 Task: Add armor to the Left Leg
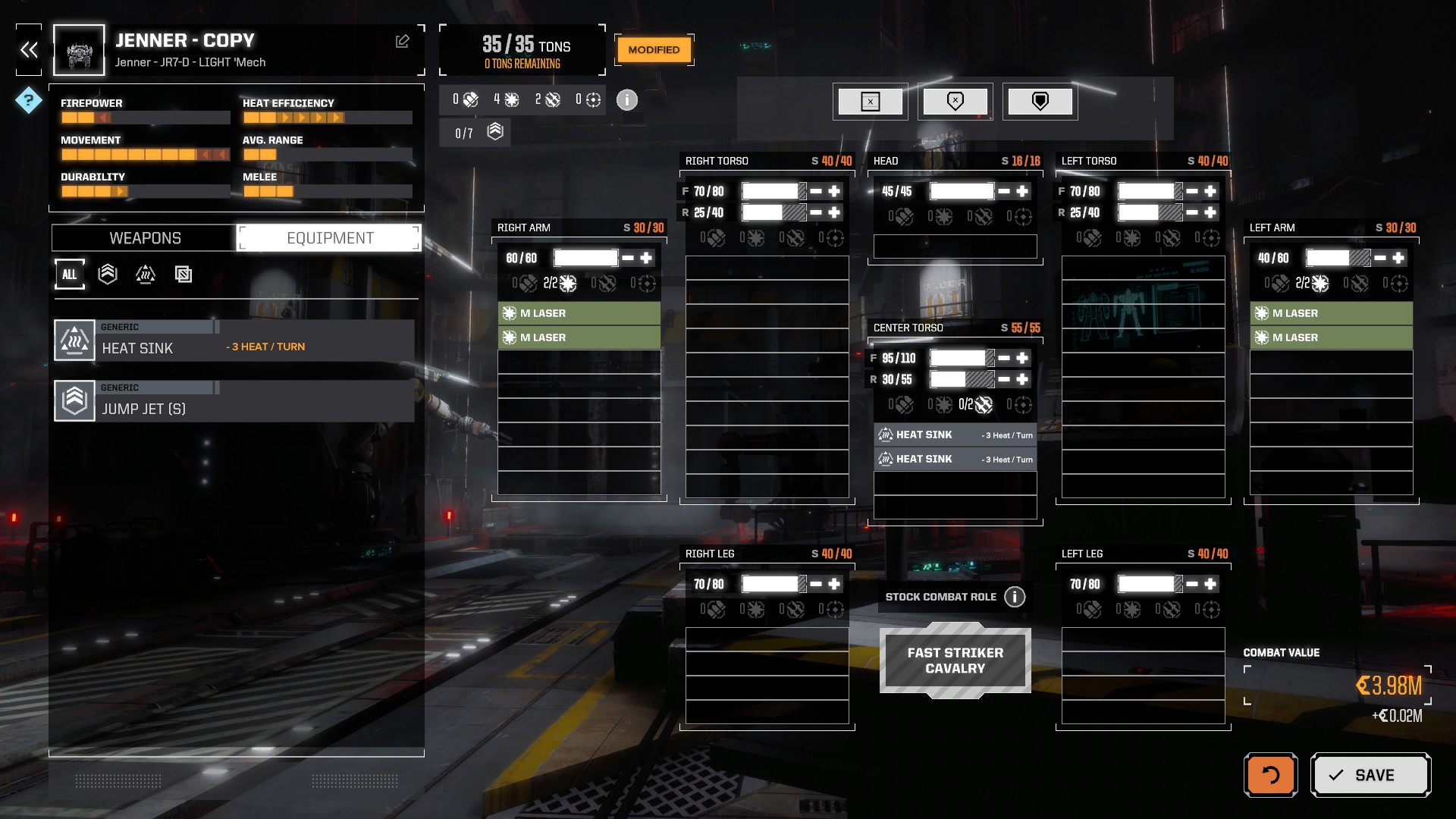(1210, 584)
